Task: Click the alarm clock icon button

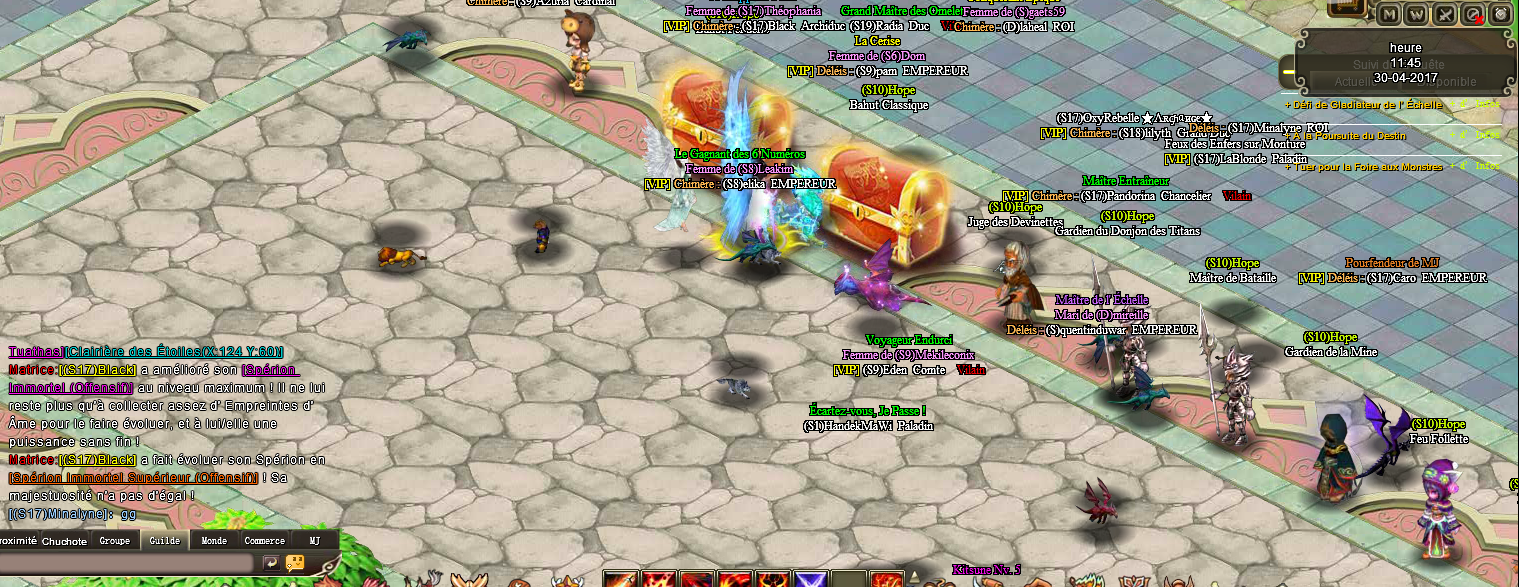Action: (x=1500, y=14)
